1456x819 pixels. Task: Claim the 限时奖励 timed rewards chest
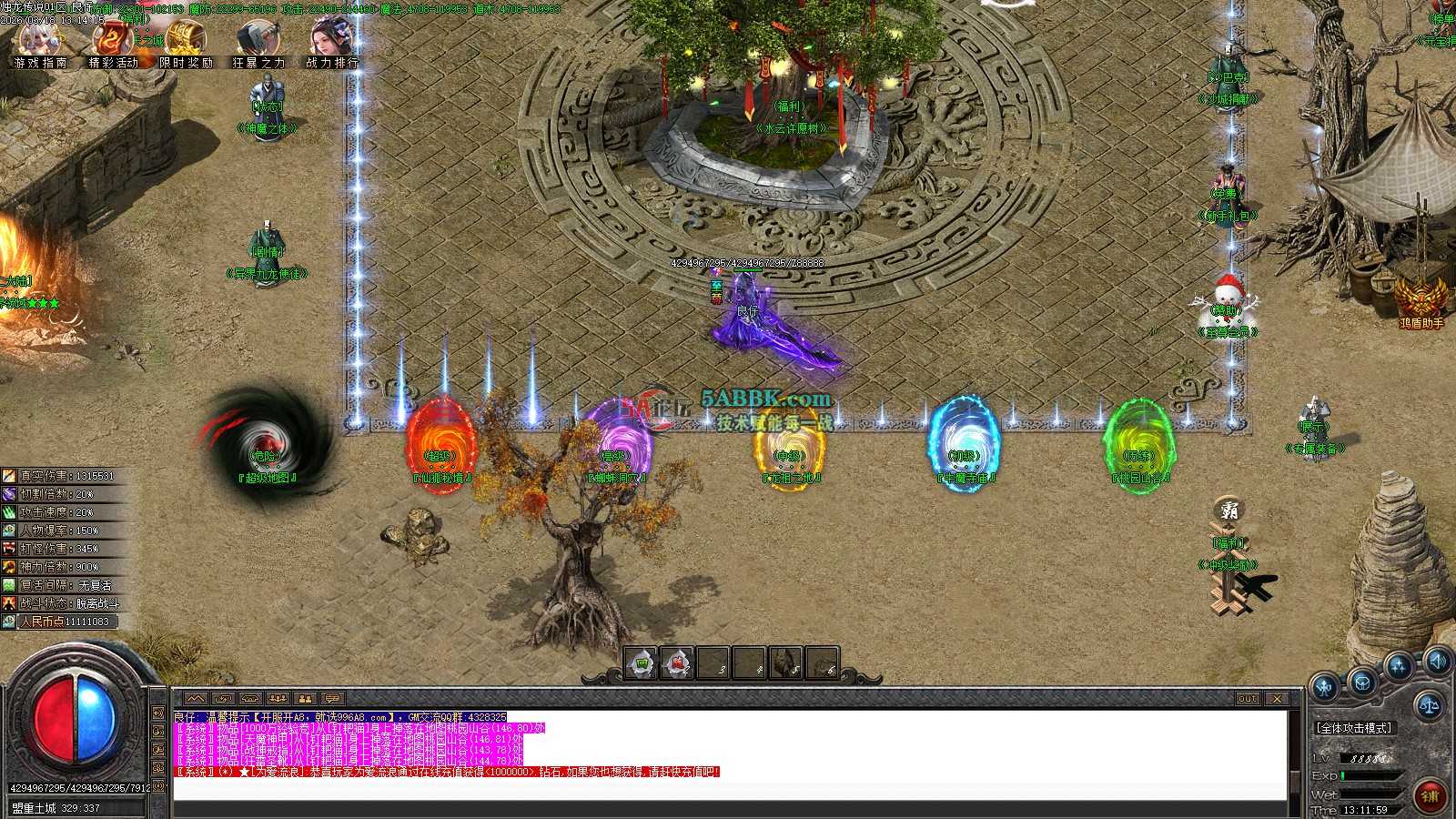tap(186, 42)
